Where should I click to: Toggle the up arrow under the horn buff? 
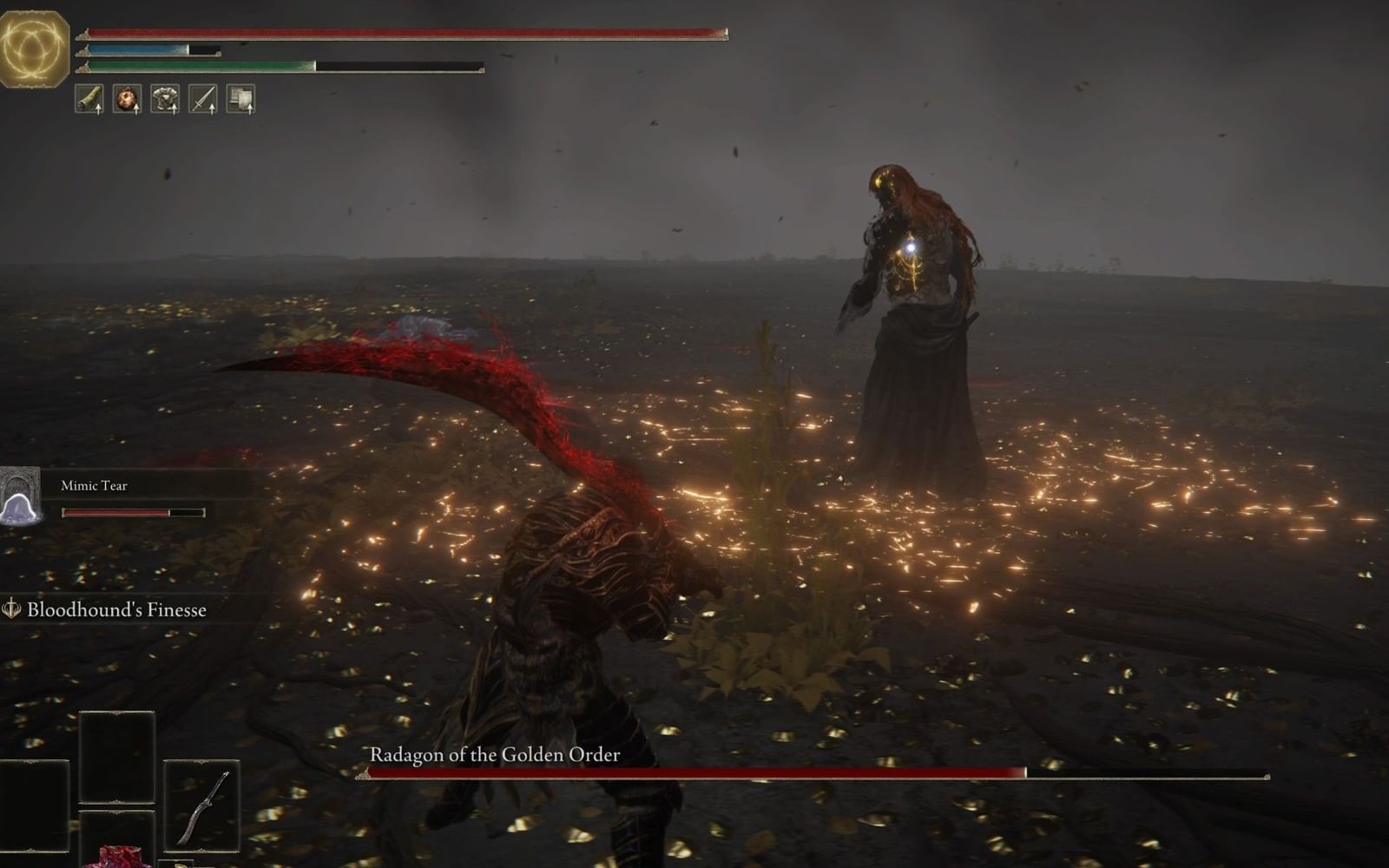(x=99, y=109)
